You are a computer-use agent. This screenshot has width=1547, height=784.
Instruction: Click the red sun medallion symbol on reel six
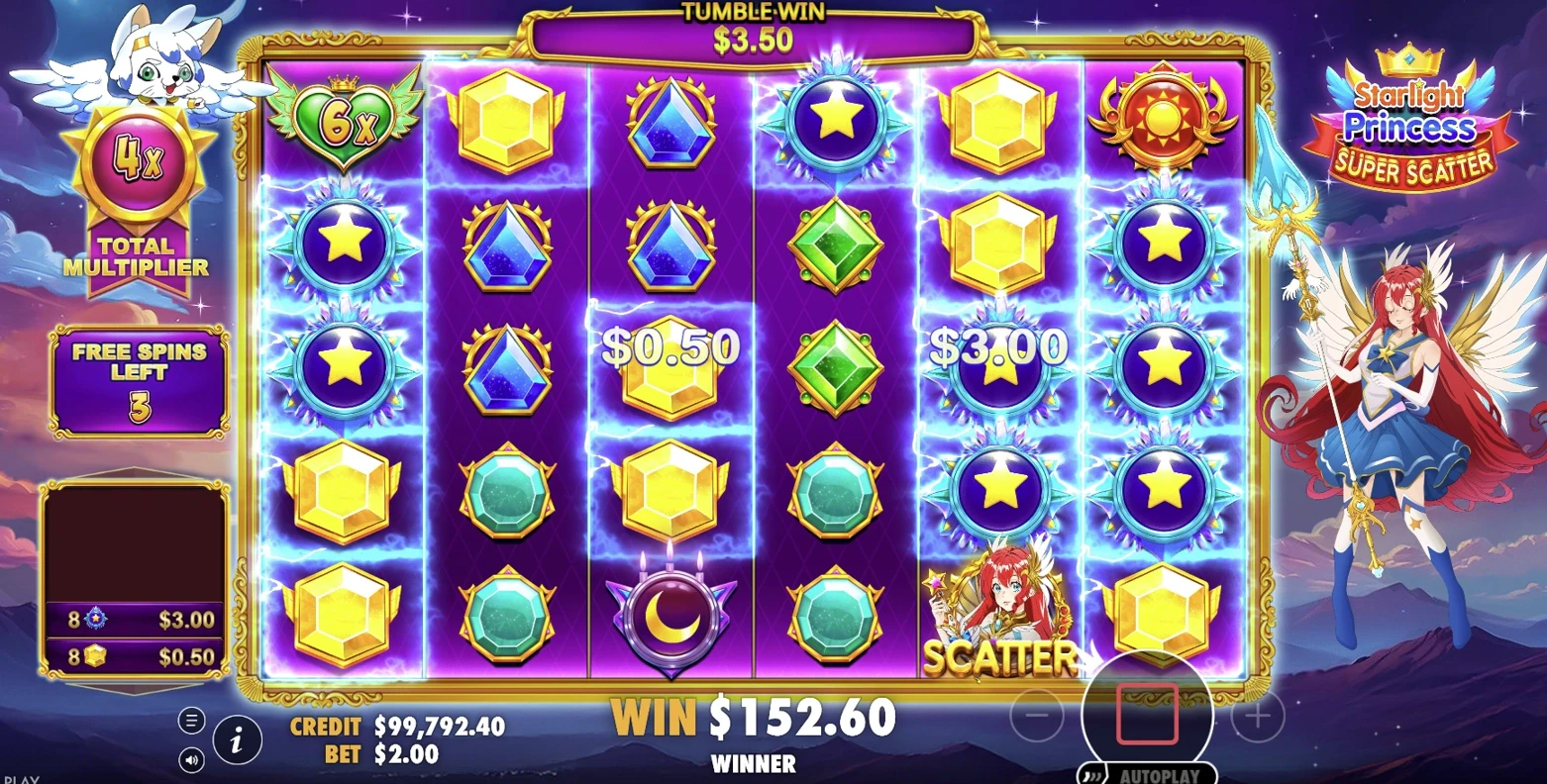click(x=1164, y=119)
